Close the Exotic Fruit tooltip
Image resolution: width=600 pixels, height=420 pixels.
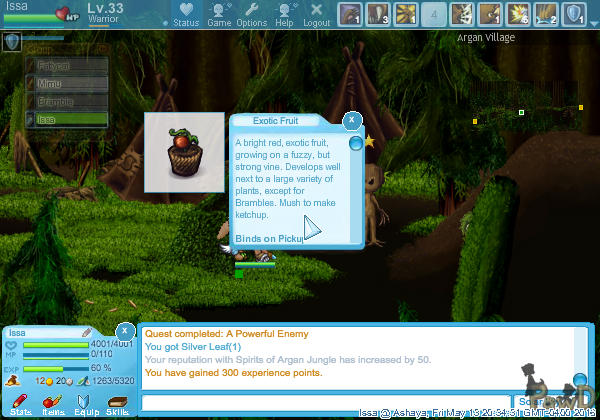click(351, 120)
